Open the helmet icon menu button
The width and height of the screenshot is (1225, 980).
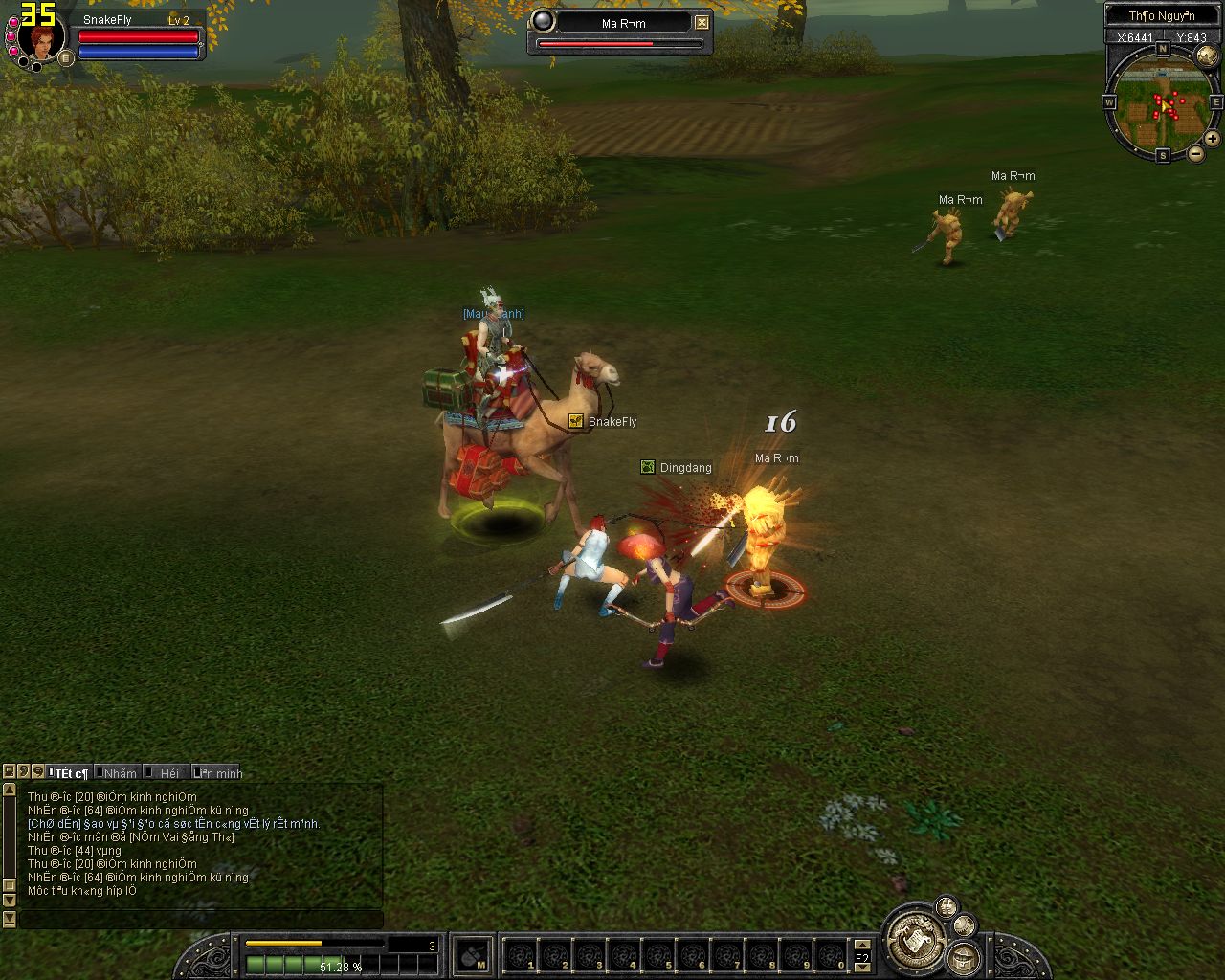tap(962, 958)
